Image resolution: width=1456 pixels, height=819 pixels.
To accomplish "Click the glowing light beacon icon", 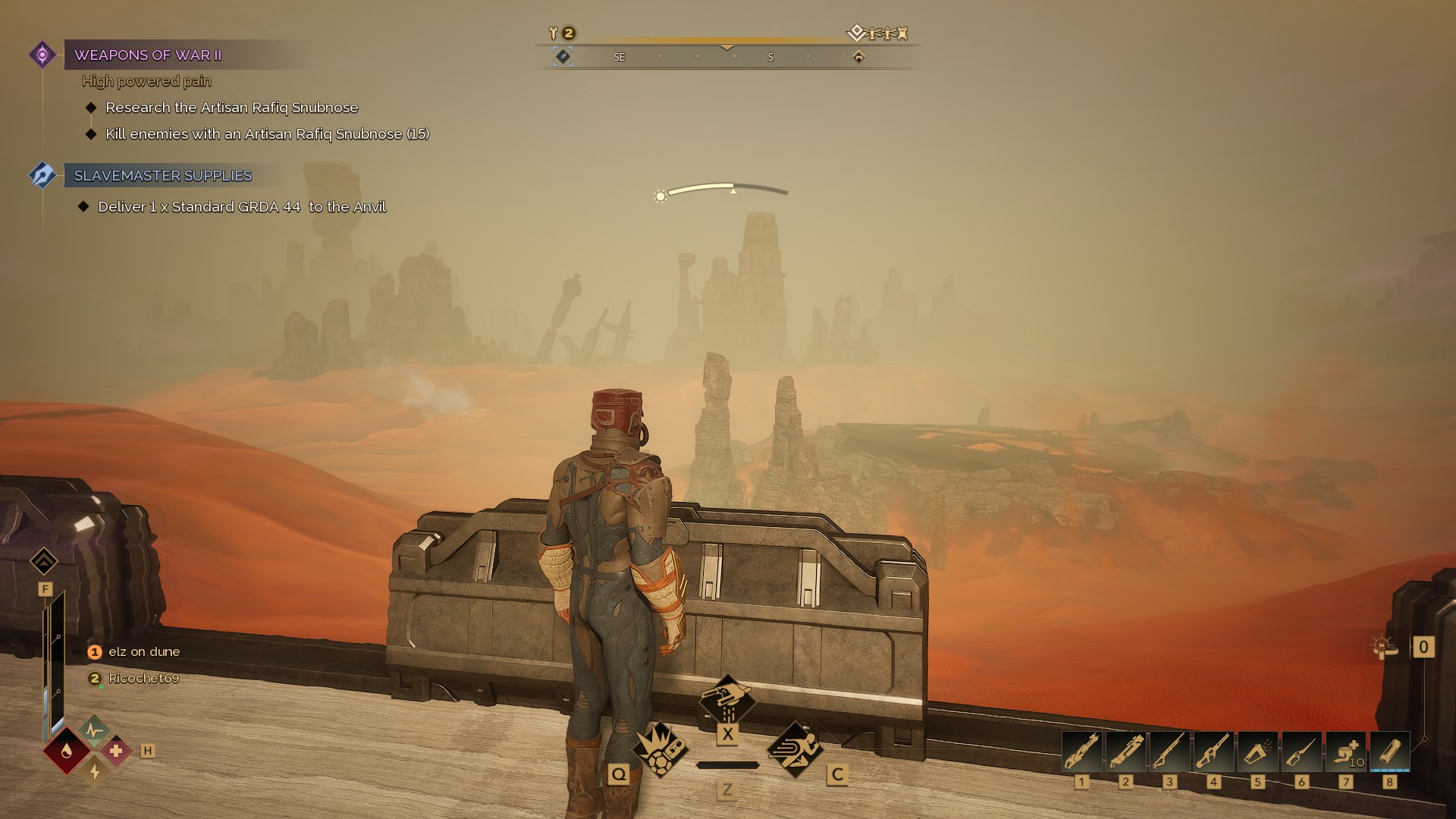I will click(x=1384, y=647).
